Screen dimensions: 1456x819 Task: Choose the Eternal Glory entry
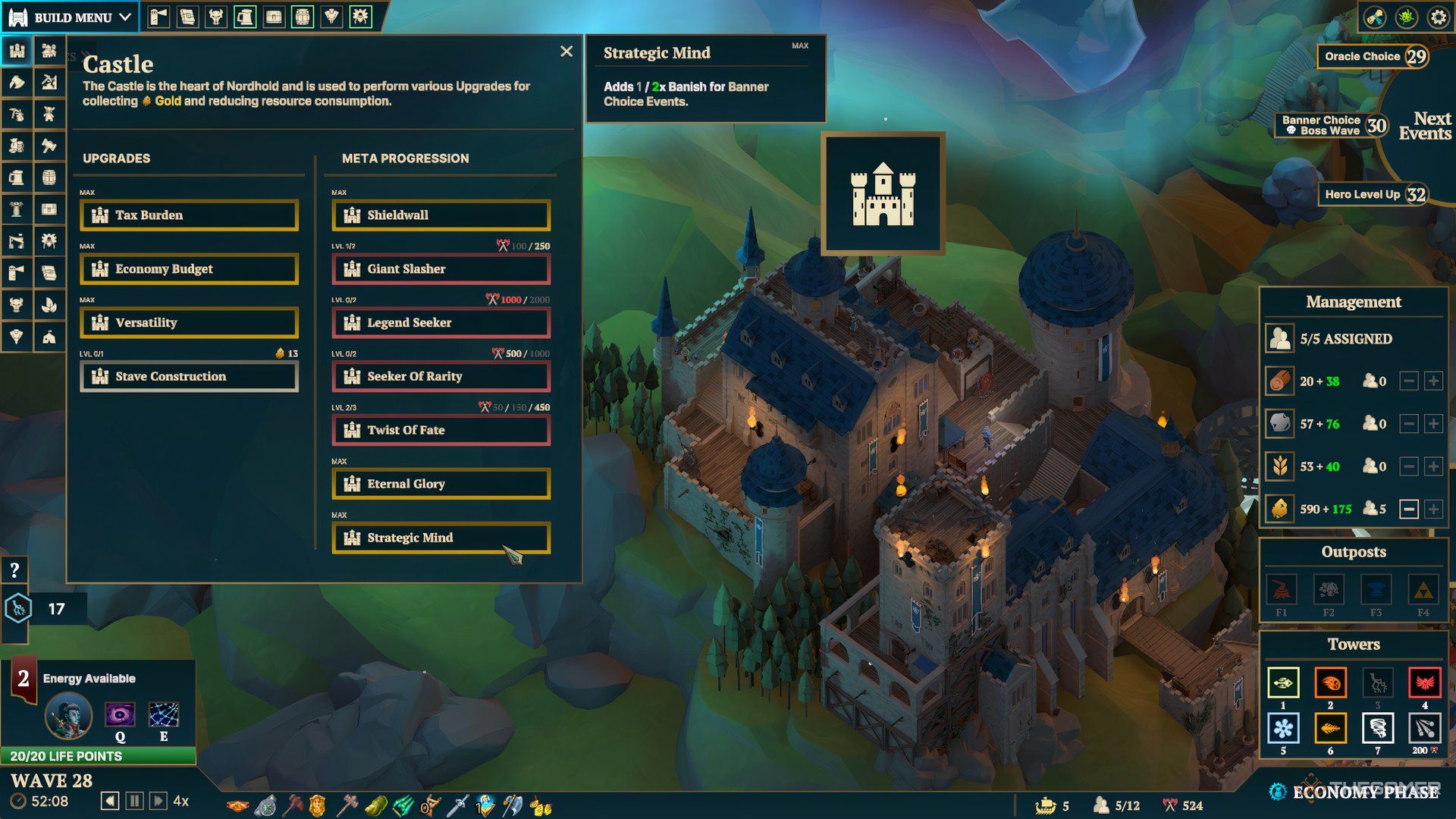click(x=441, y=485)
